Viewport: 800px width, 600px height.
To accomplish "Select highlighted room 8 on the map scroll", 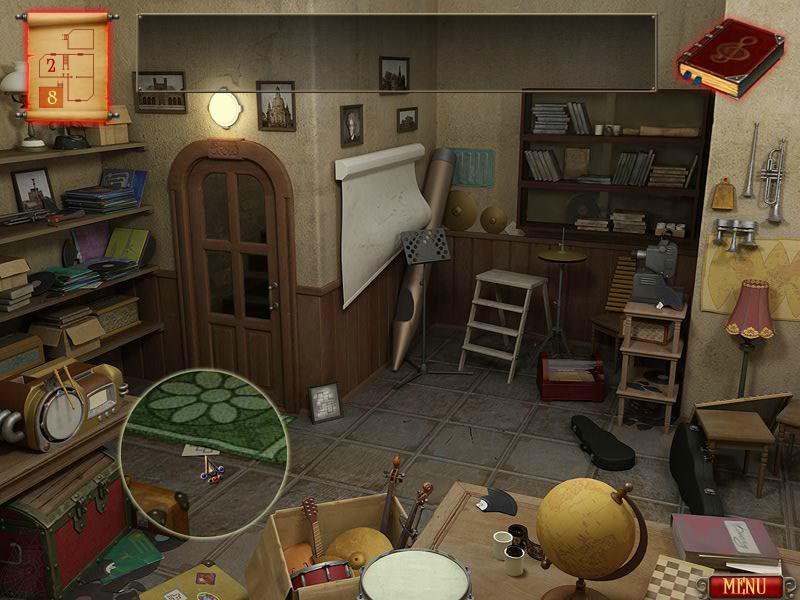I will pyautogui.click(x=51, y=97).
